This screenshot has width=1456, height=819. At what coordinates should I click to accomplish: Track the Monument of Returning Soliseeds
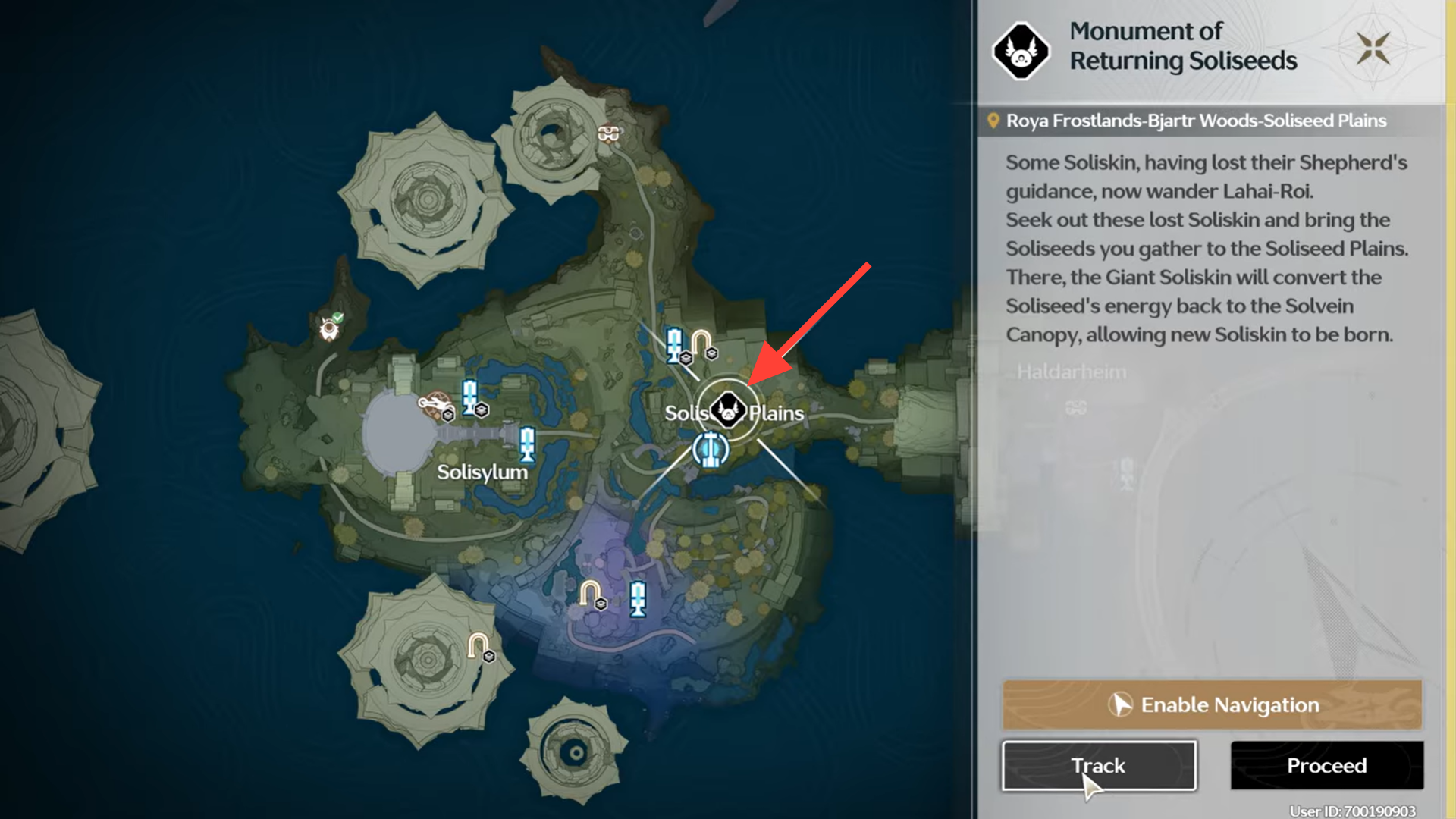(x=1099, y=766)
